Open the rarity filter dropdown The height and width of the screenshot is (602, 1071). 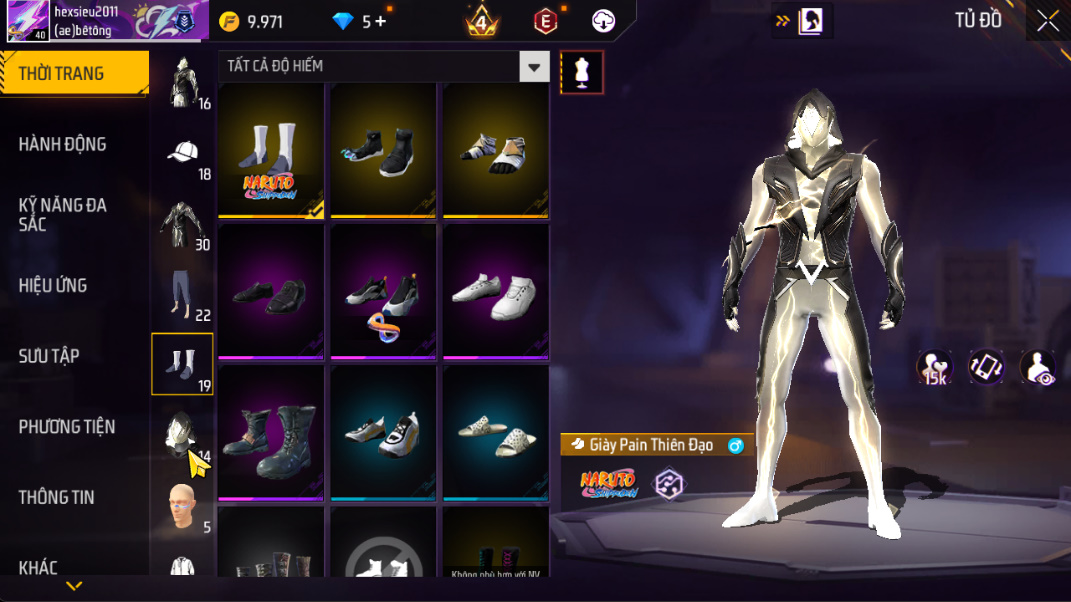534,67
